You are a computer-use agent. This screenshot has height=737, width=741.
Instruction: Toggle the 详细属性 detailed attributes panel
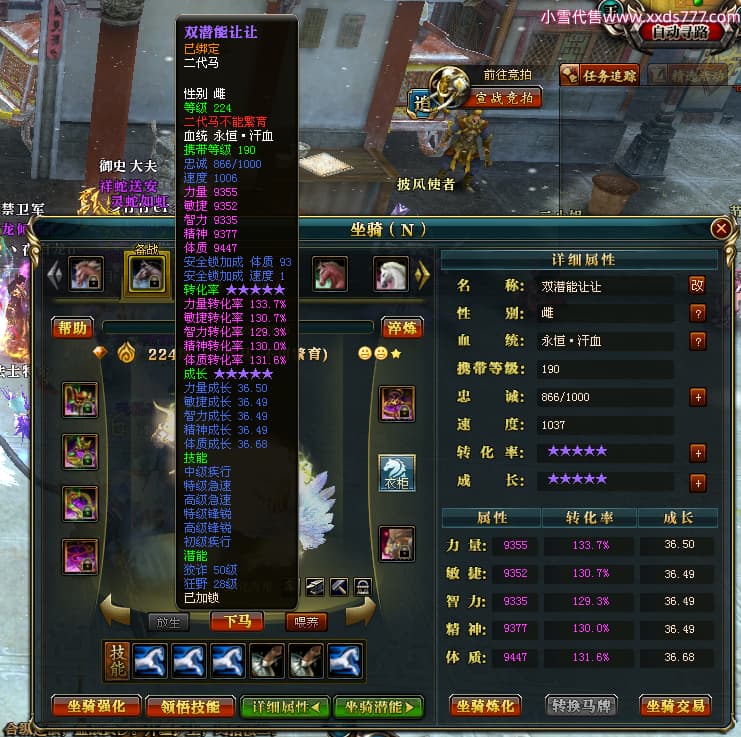[x=285, y=706]
